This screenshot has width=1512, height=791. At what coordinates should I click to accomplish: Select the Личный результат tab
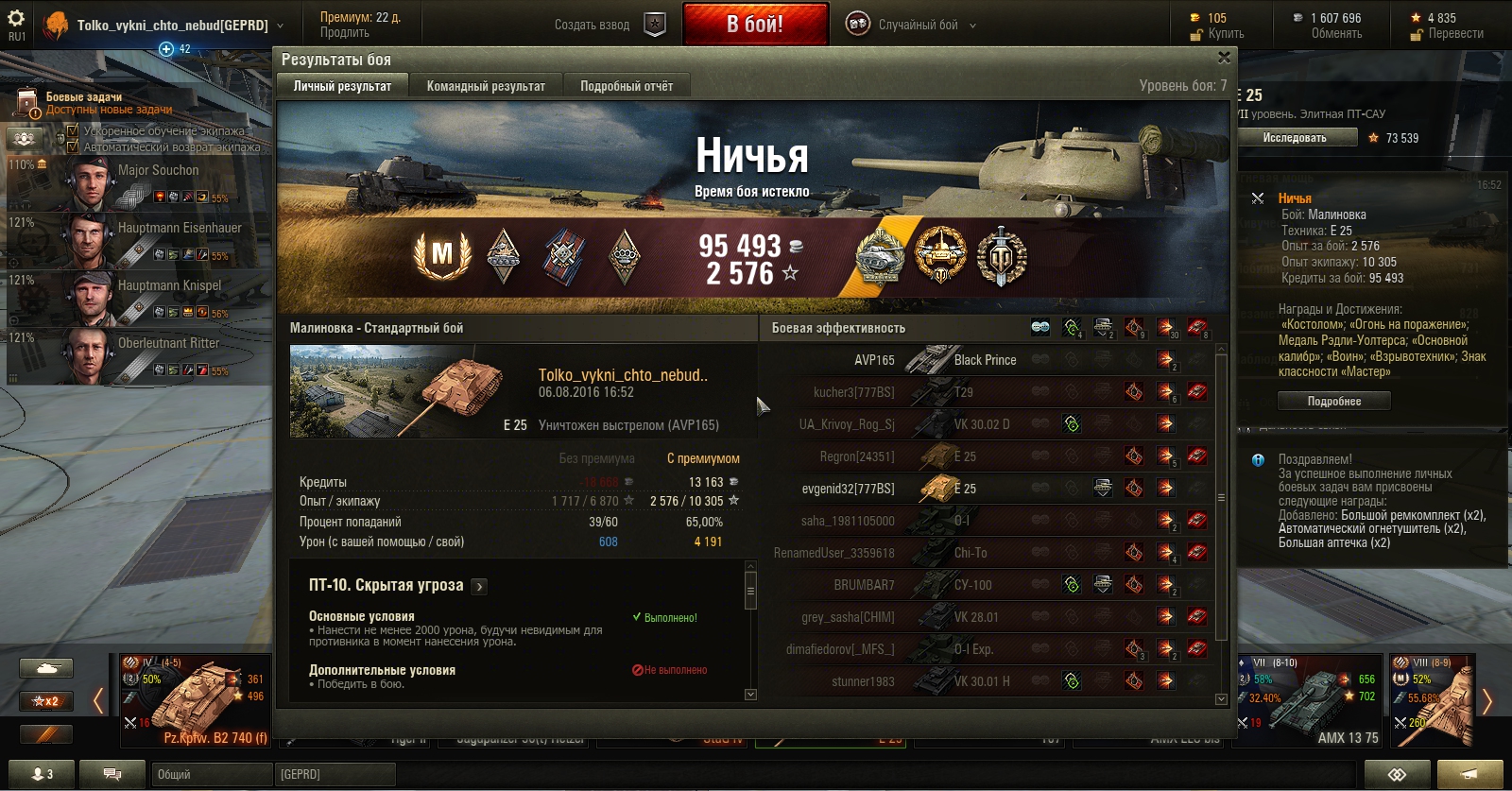click(342, 86)
